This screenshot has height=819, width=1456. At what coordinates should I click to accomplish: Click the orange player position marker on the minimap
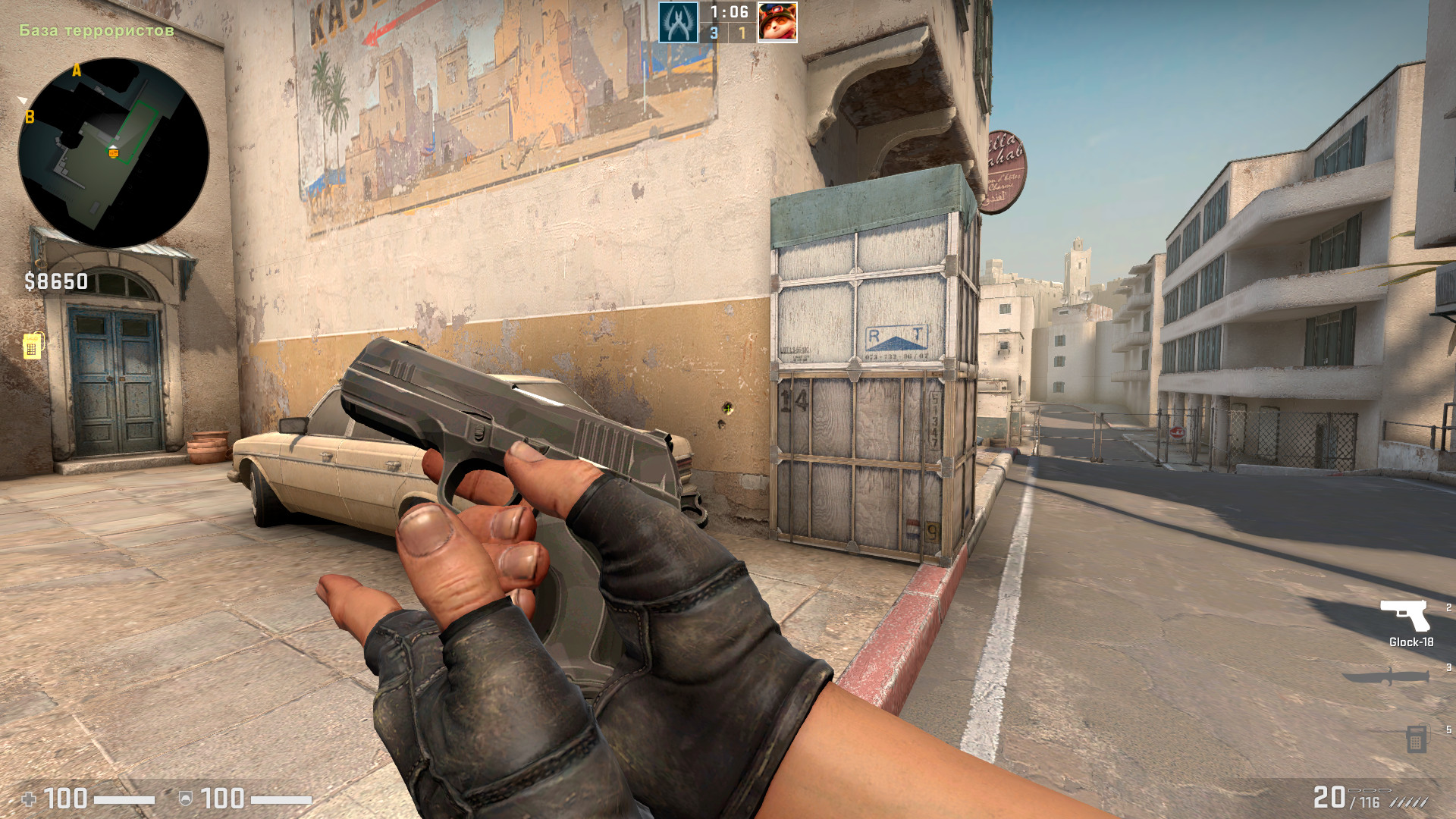click(x=115, y=155)
